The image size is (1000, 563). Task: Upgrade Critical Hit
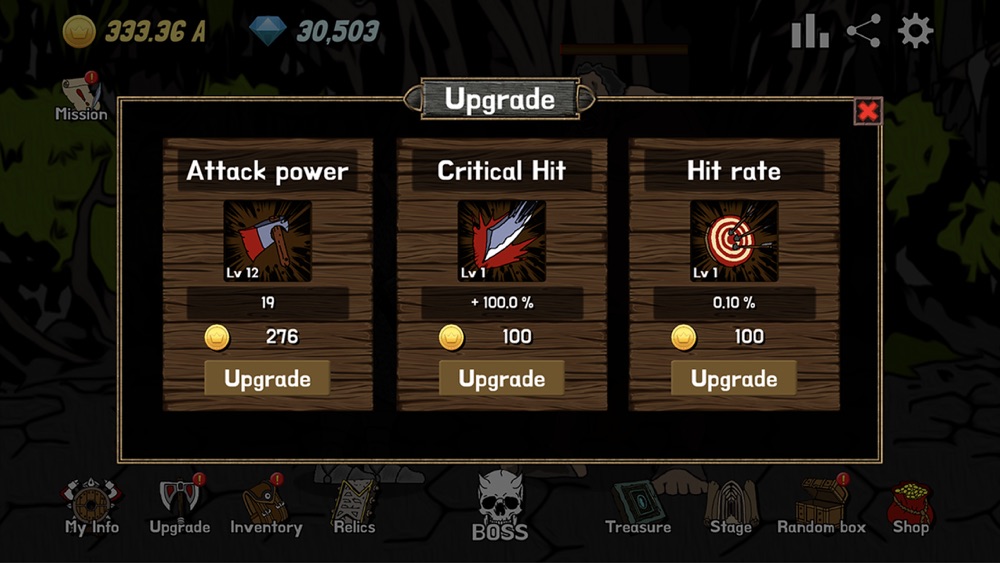pyautogui.click(x=501, y=379)
